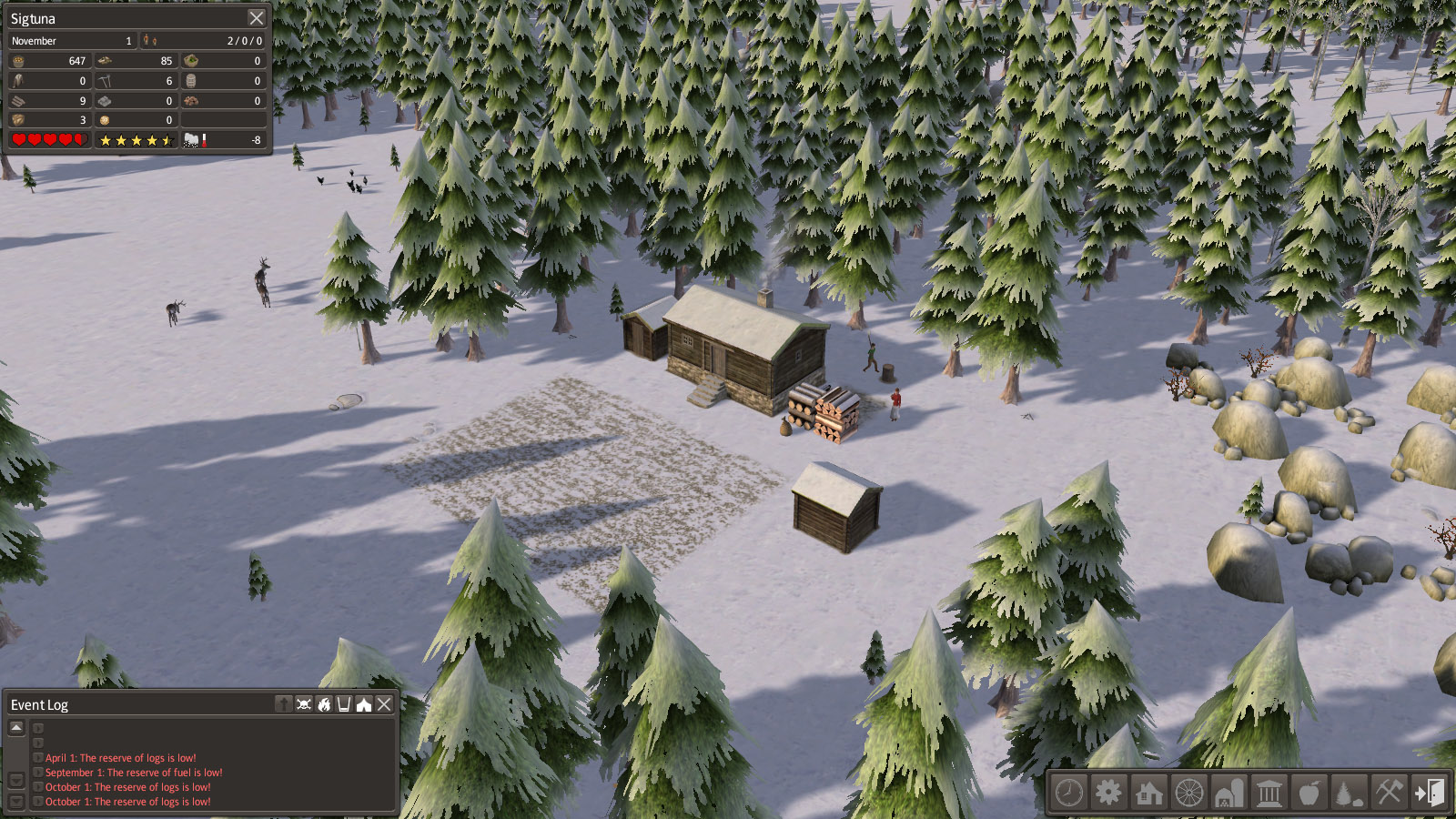Open the pickaxe and axe removal tools
This screenshot has height=819, width=1456.
pos(1389,793)
